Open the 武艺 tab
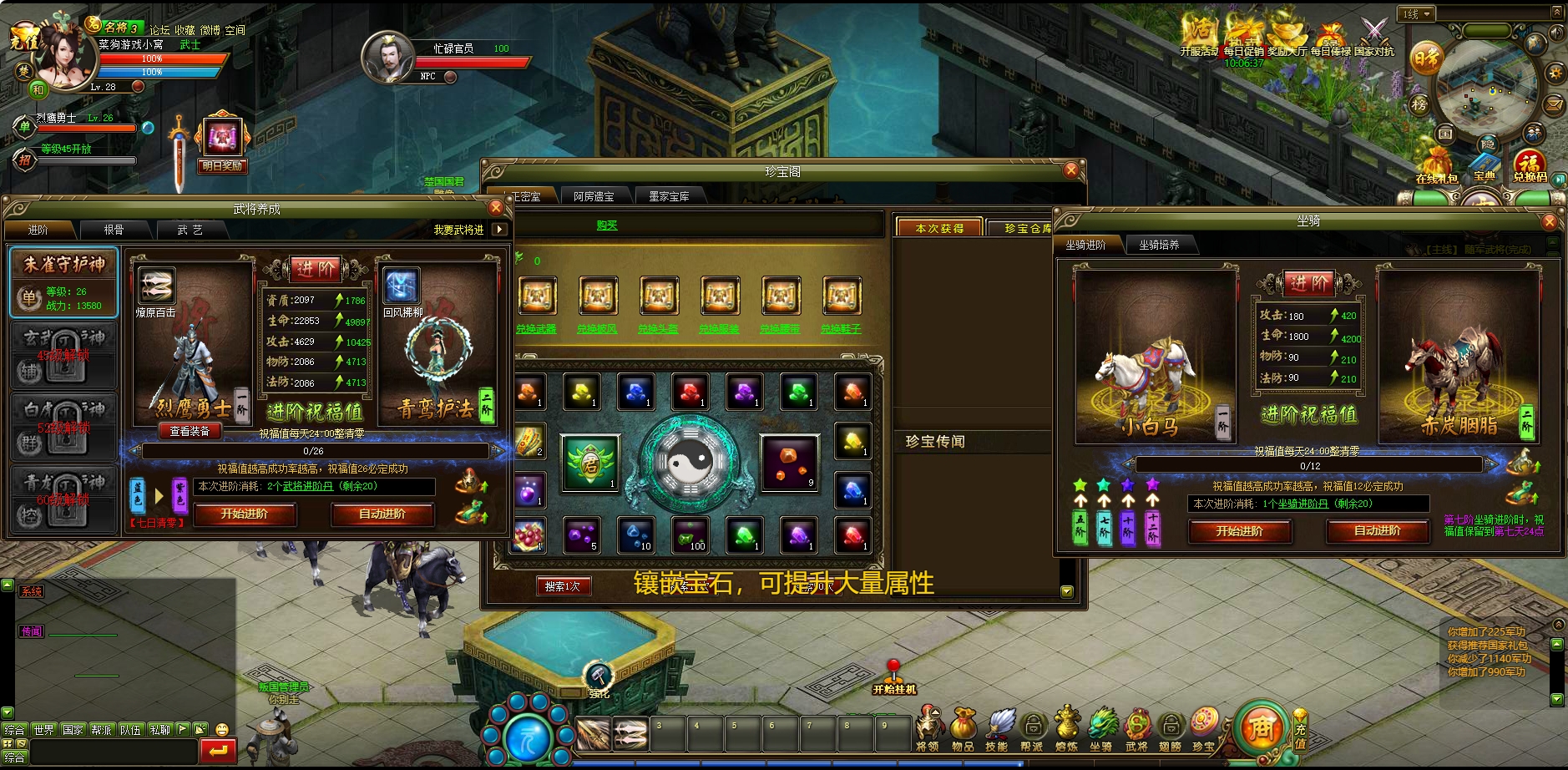Image resolution: width=1568 pixels, height=770 pixels. coord(190,230)
